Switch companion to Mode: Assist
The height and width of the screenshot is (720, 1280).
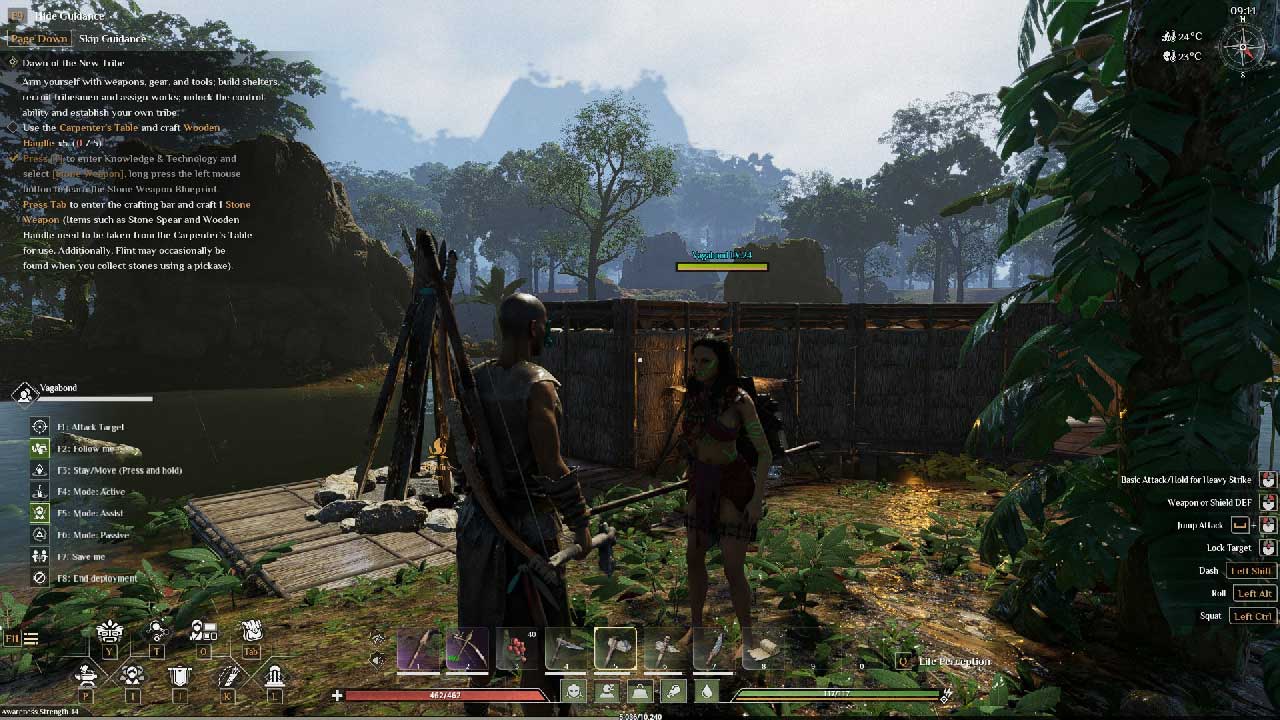pyautogui.click(x=40, y=513)
